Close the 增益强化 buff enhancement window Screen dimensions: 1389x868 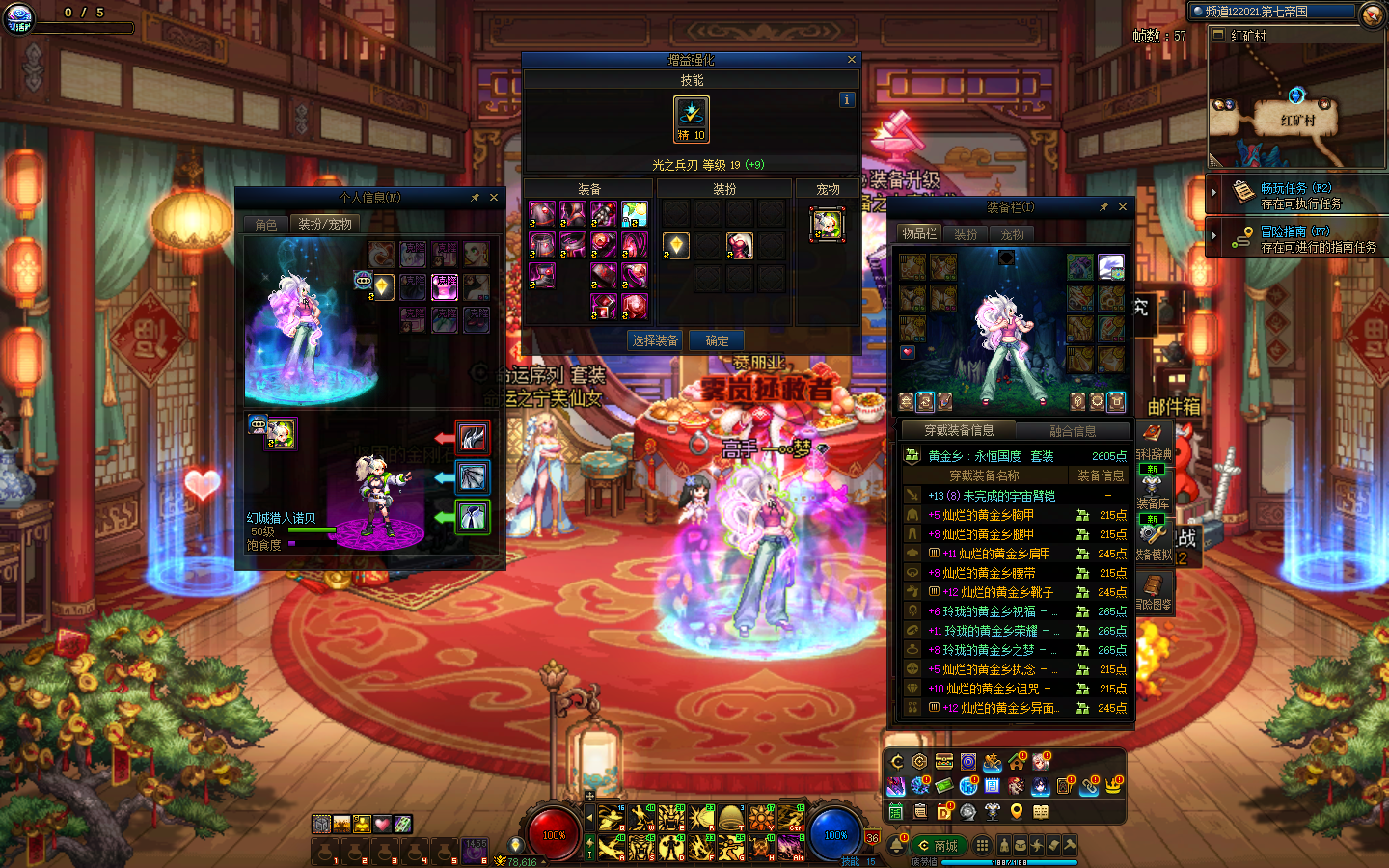coord(851,60)
